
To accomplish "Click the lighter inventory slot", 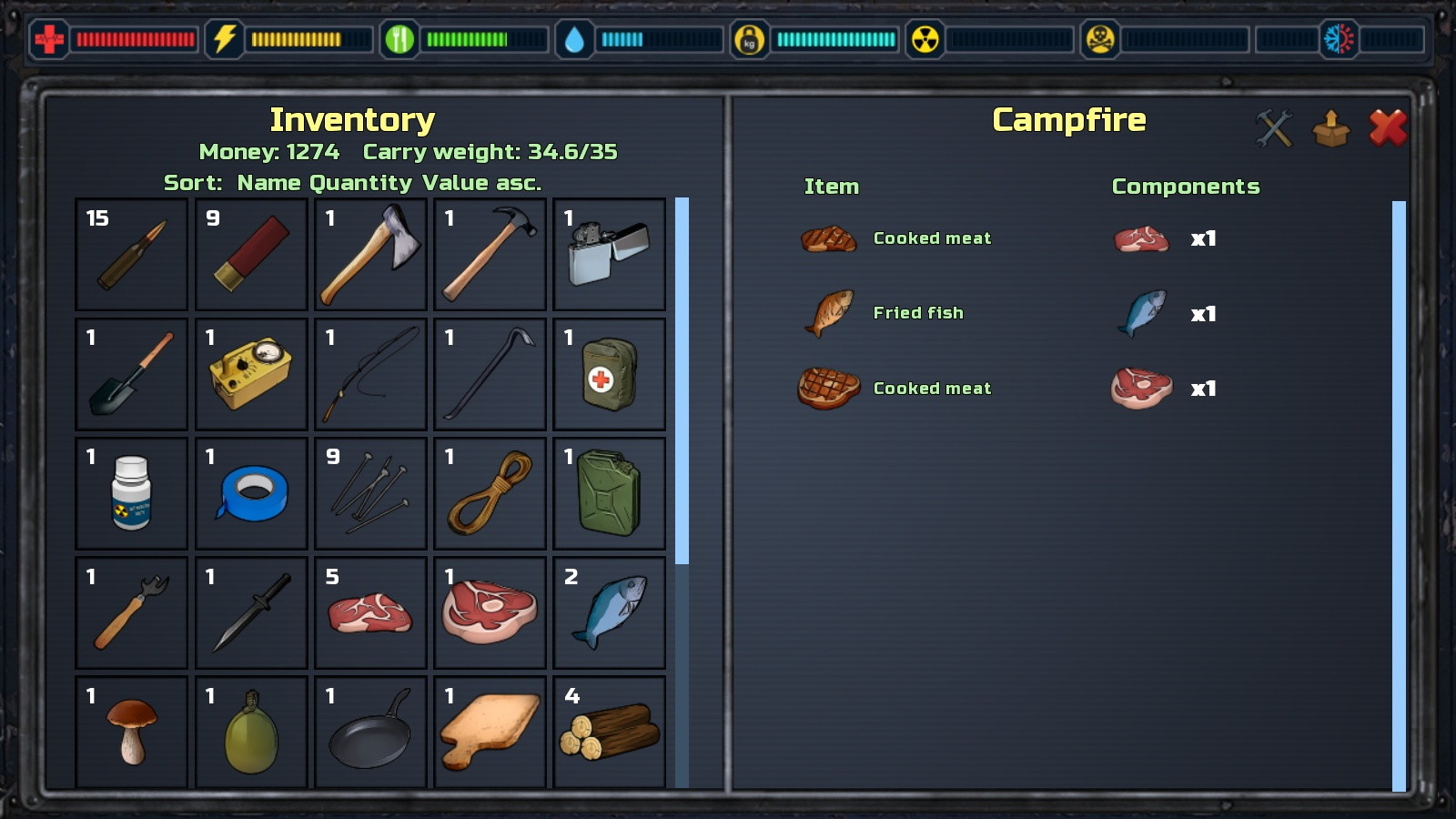I will (609, 254).
